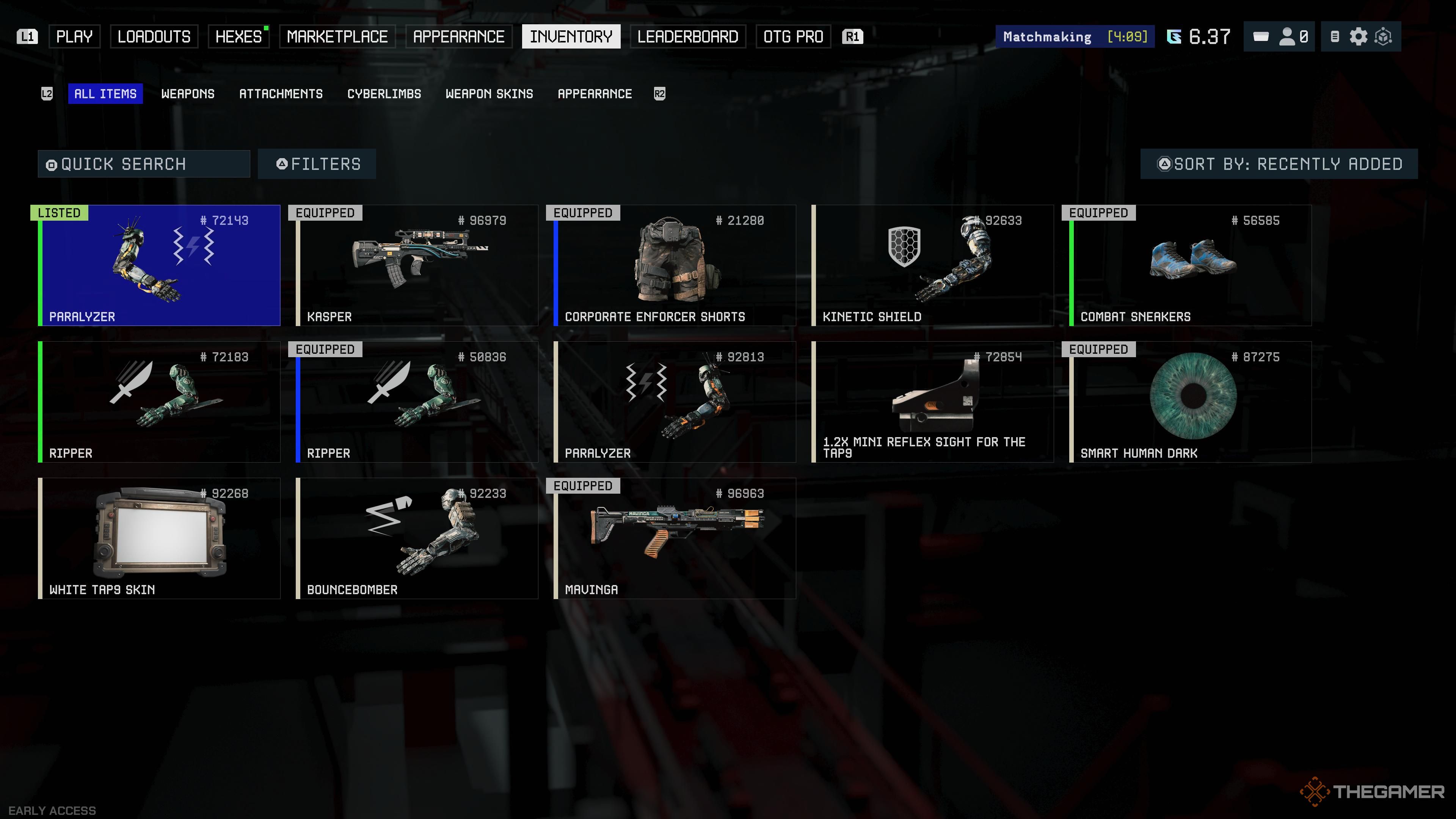Open settings with the gear icon

(1358, 37)
